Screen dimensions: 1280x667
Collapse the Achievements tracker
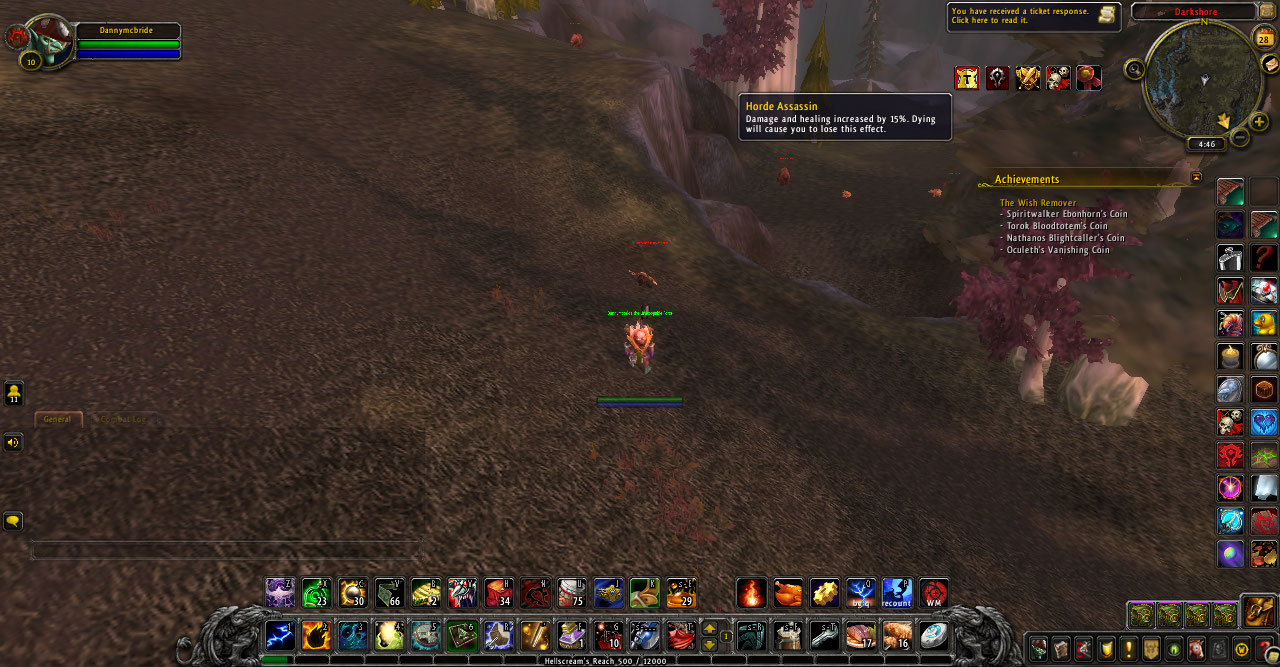1196,177
